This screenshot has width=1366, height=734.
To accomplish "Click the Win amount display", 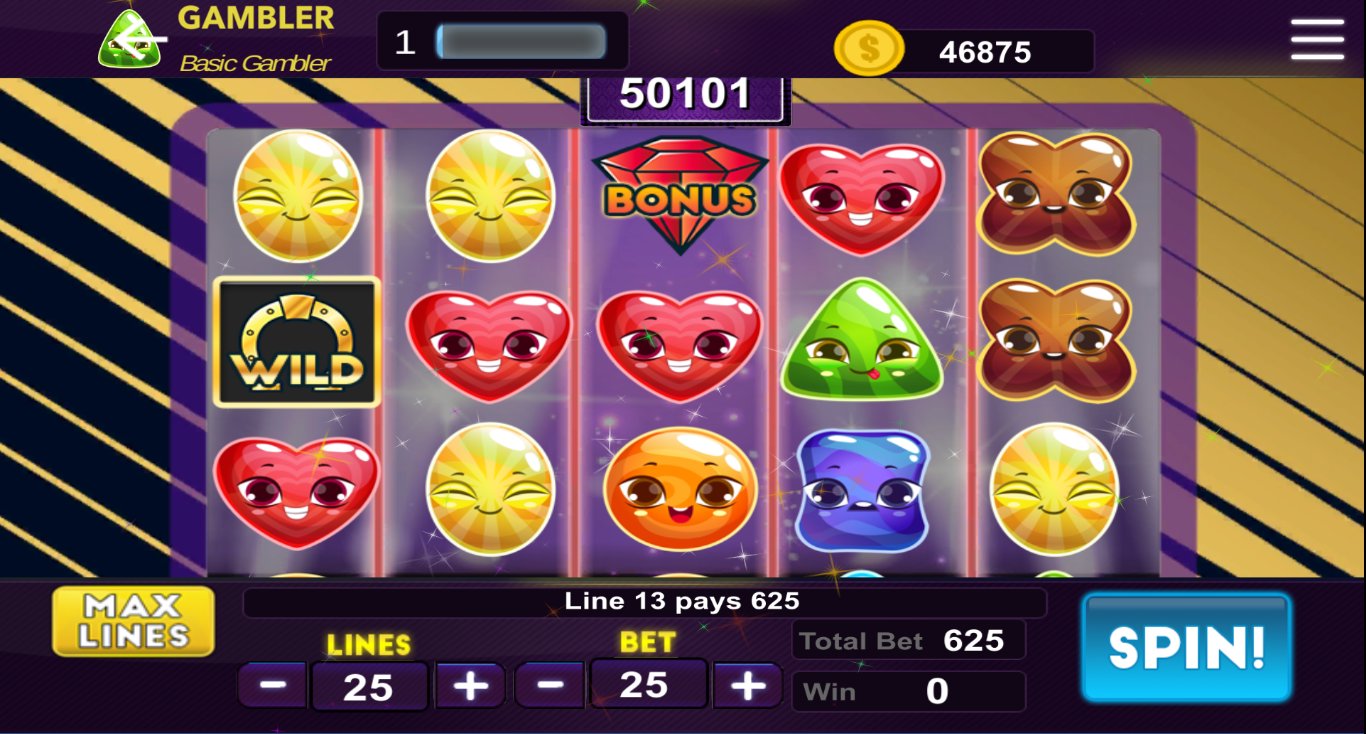I will (908, 690).
